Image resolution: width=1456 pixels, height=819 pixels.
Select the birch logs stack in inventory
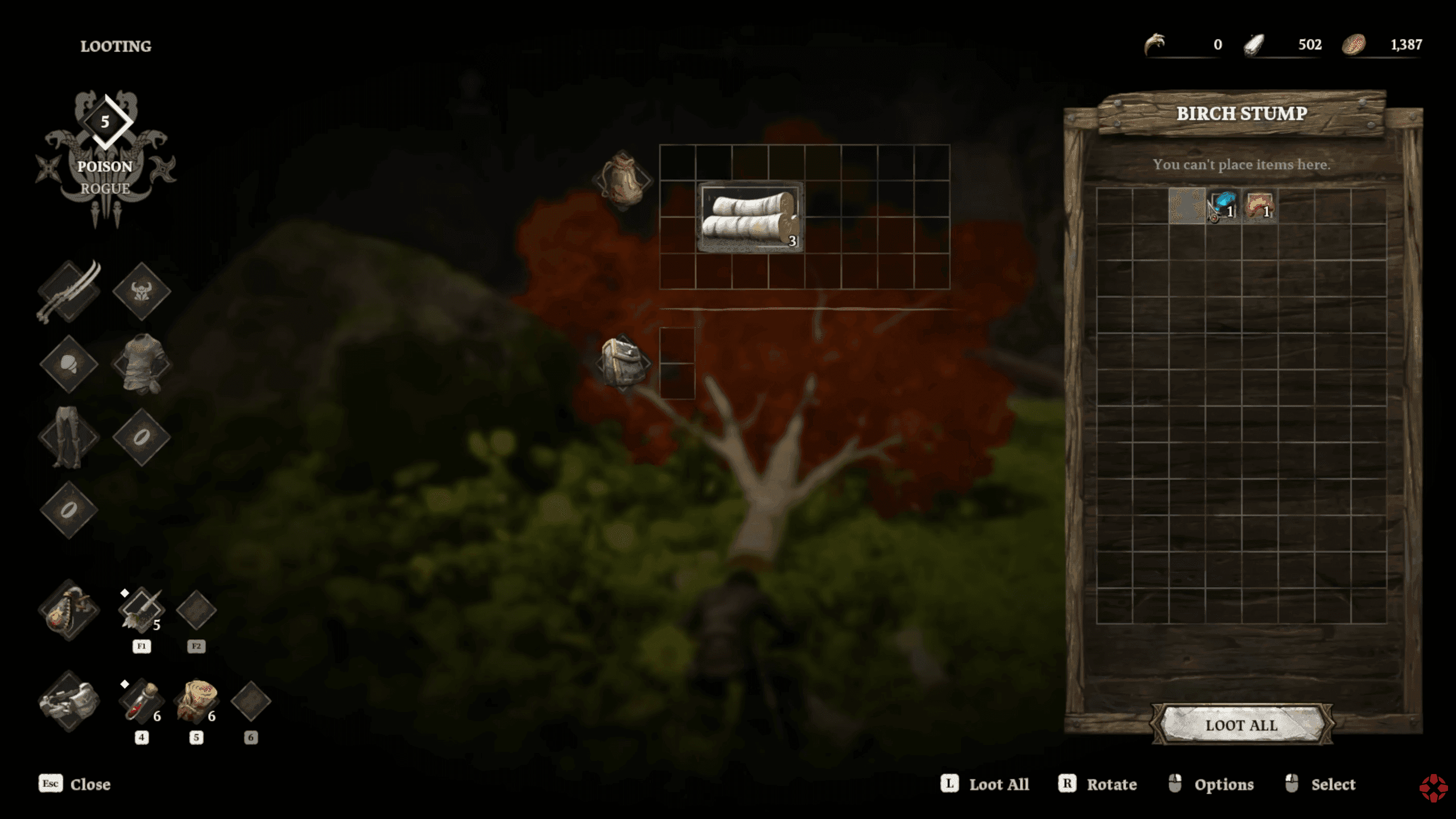[750, 217]
